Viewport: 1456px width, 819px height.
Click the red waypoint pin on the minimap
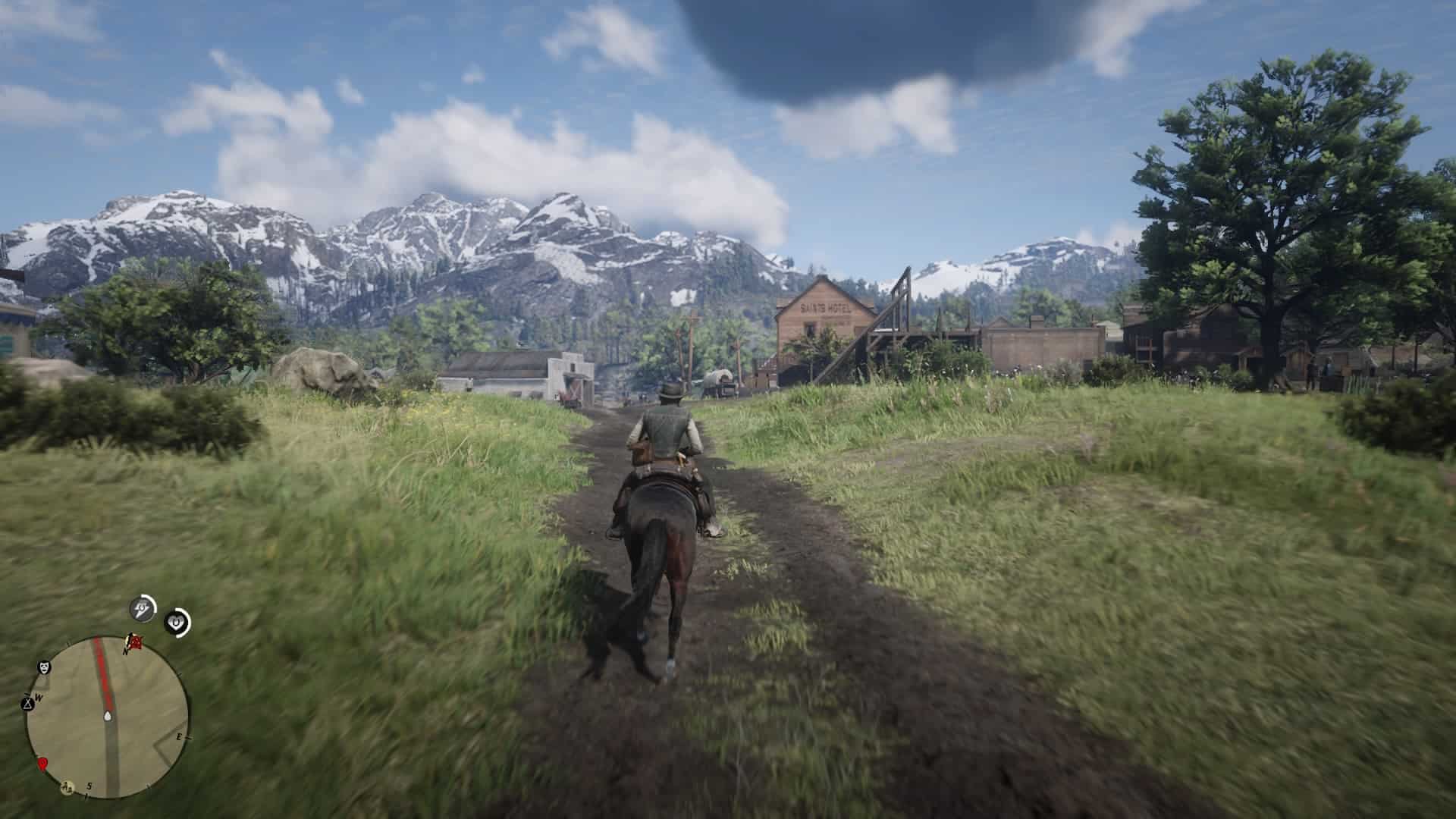click(43, 764)
